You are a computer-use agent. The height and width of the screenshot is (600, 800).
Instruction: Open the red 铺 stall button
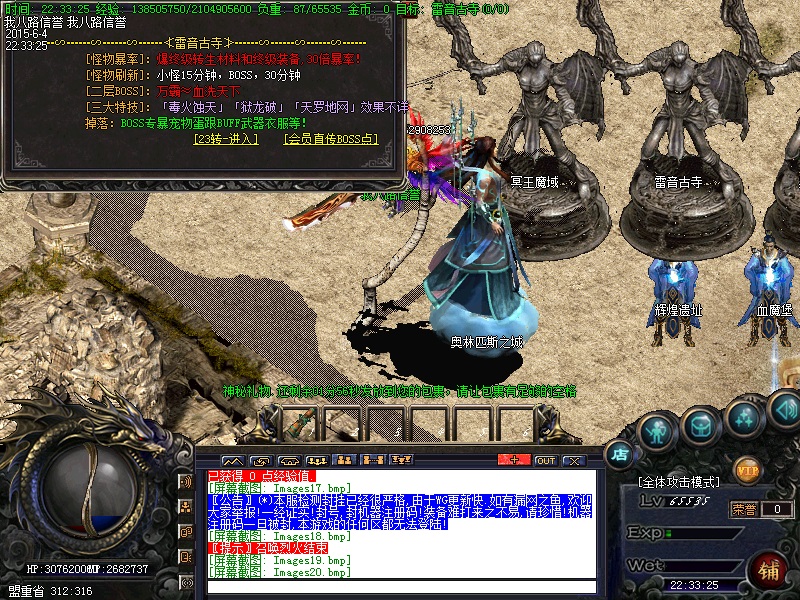point(770,570)
